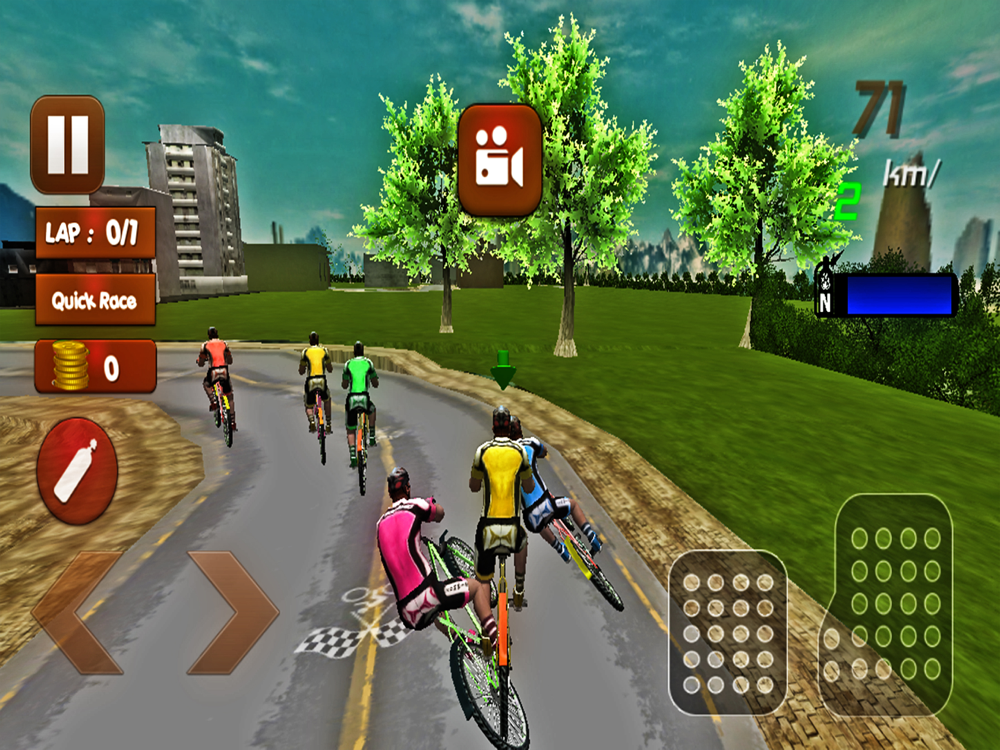Switch the camera view
The height and width of the screenshot is (750, 1000).
click(500, 160)
